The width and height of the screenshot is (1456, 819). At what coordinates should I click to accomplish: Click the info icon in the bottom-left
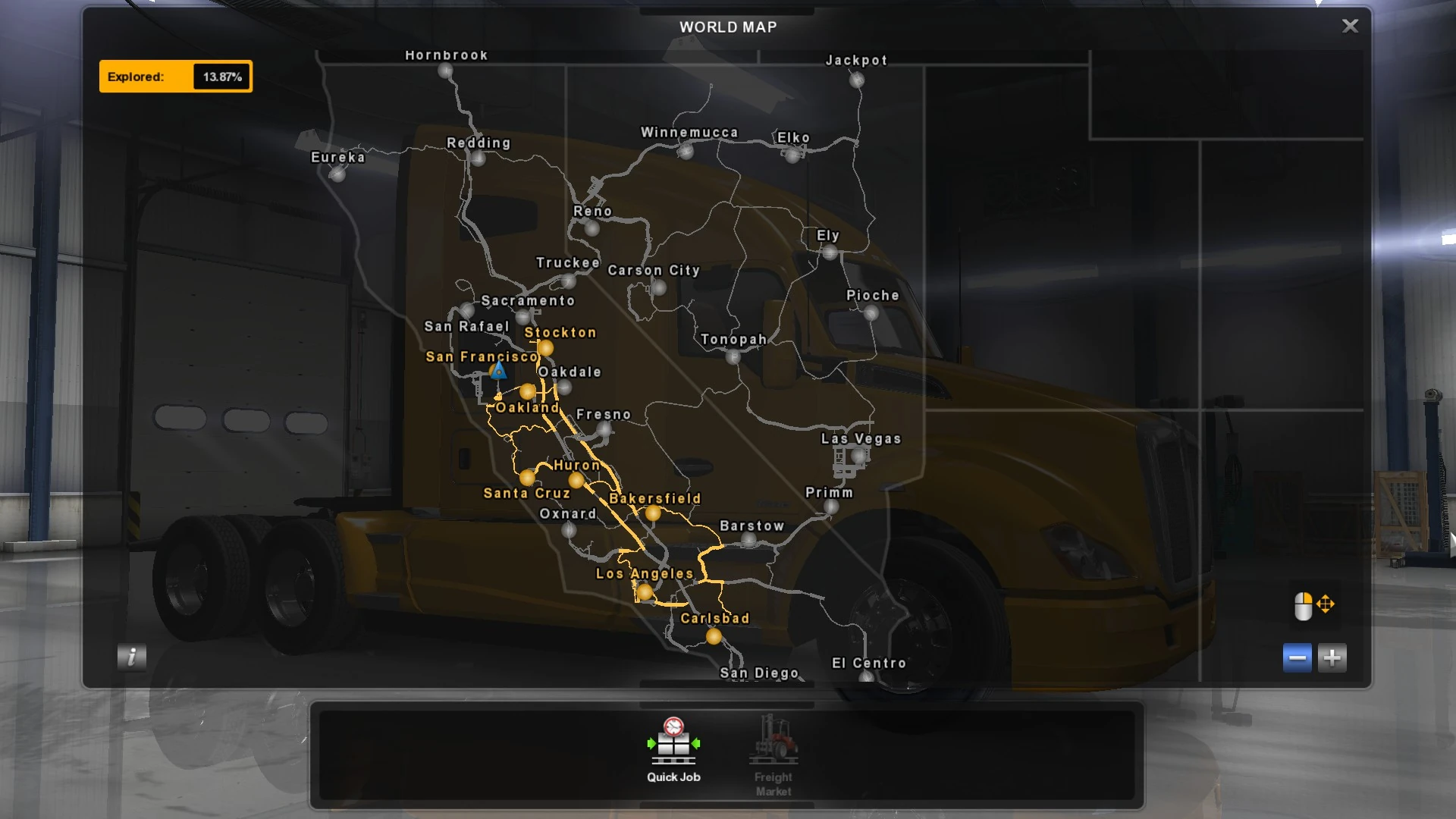click(130, 657)
